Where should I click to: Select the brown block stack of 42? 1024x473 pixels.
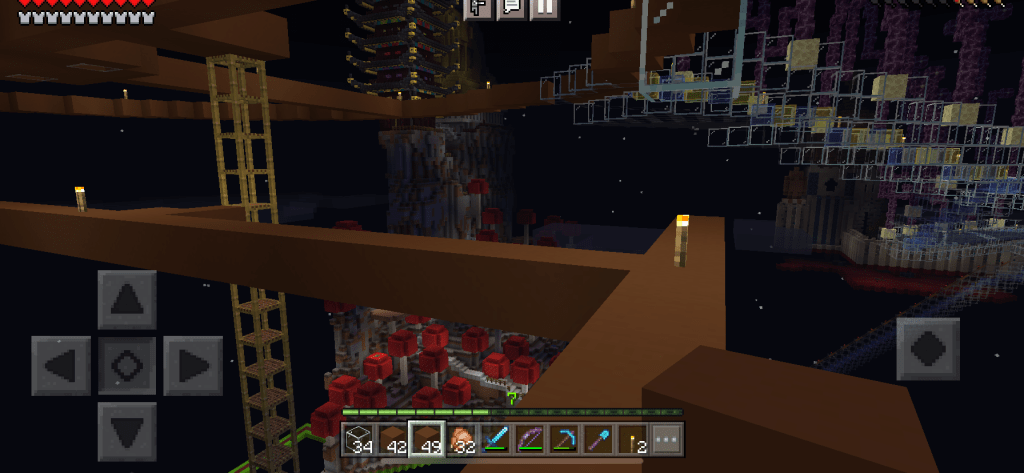point(394,439)
